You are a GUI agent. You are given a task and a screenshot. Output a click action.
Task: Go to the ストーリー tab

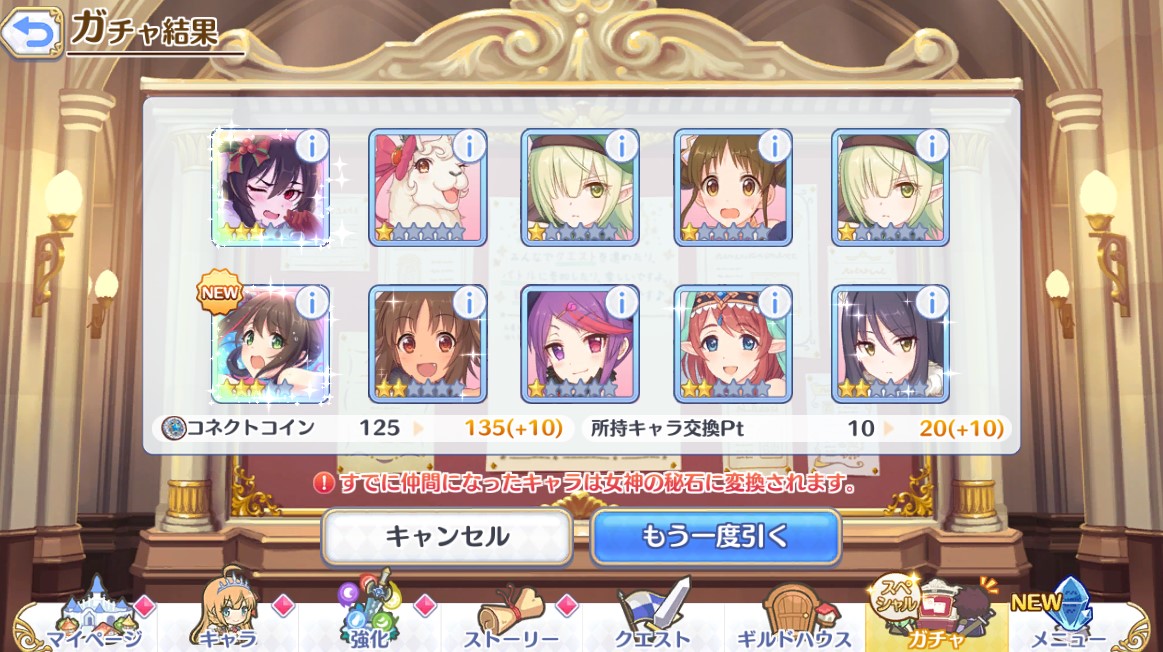tap(511, 617)
